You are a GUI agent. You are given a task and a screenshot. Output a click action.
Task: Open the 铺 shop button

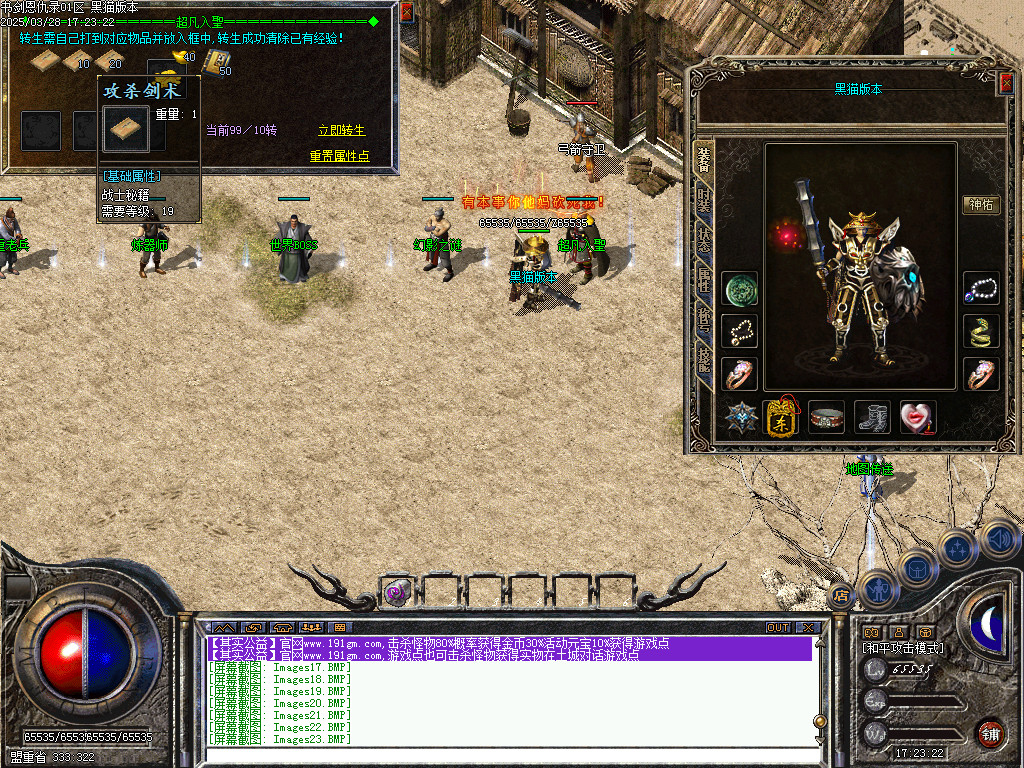coord(990,733)
